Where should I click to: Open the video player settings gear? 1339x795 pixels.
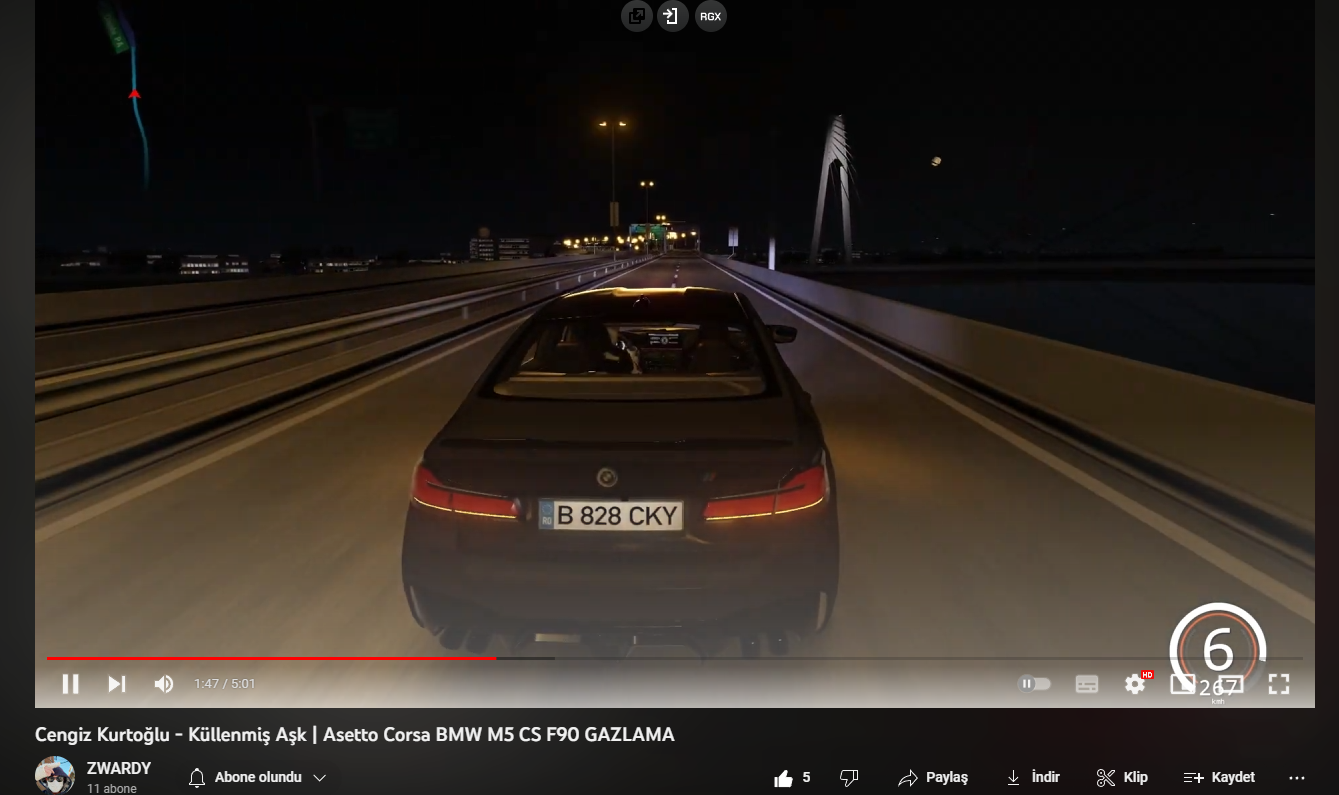(x=1134, y=684)
